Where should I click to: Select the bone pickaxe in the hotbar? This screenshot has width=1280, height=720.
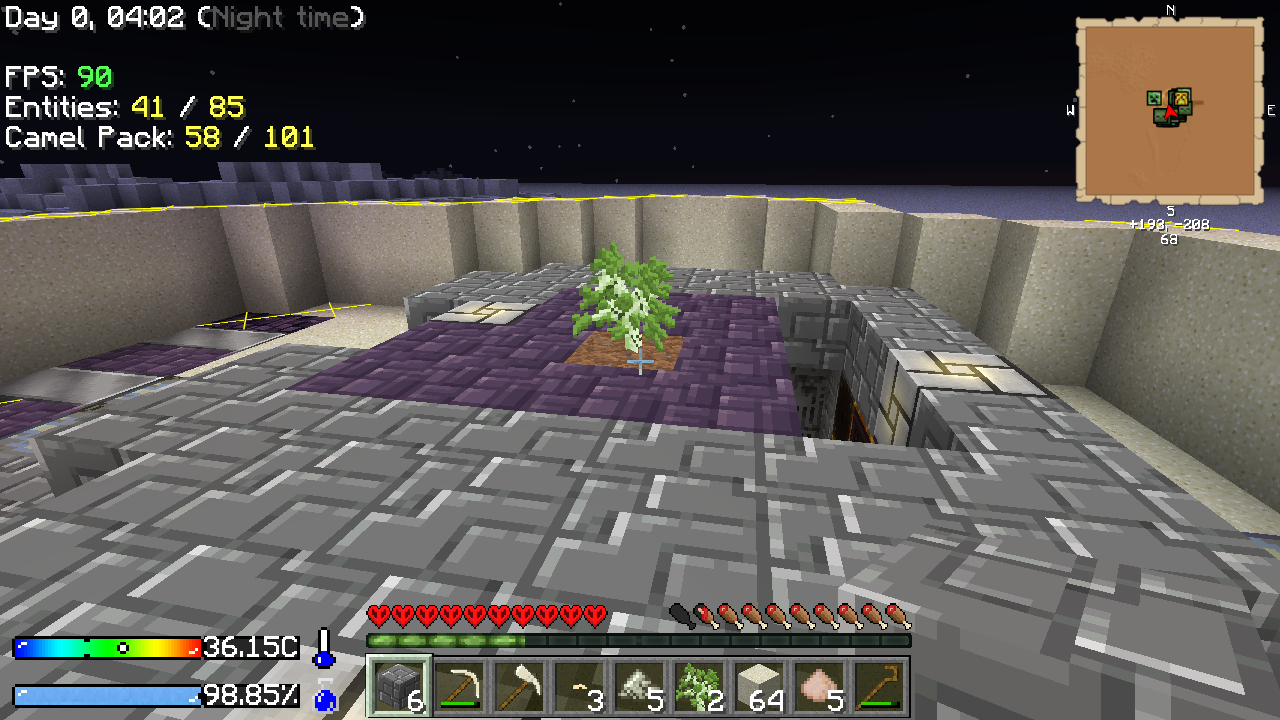point(460,686)
